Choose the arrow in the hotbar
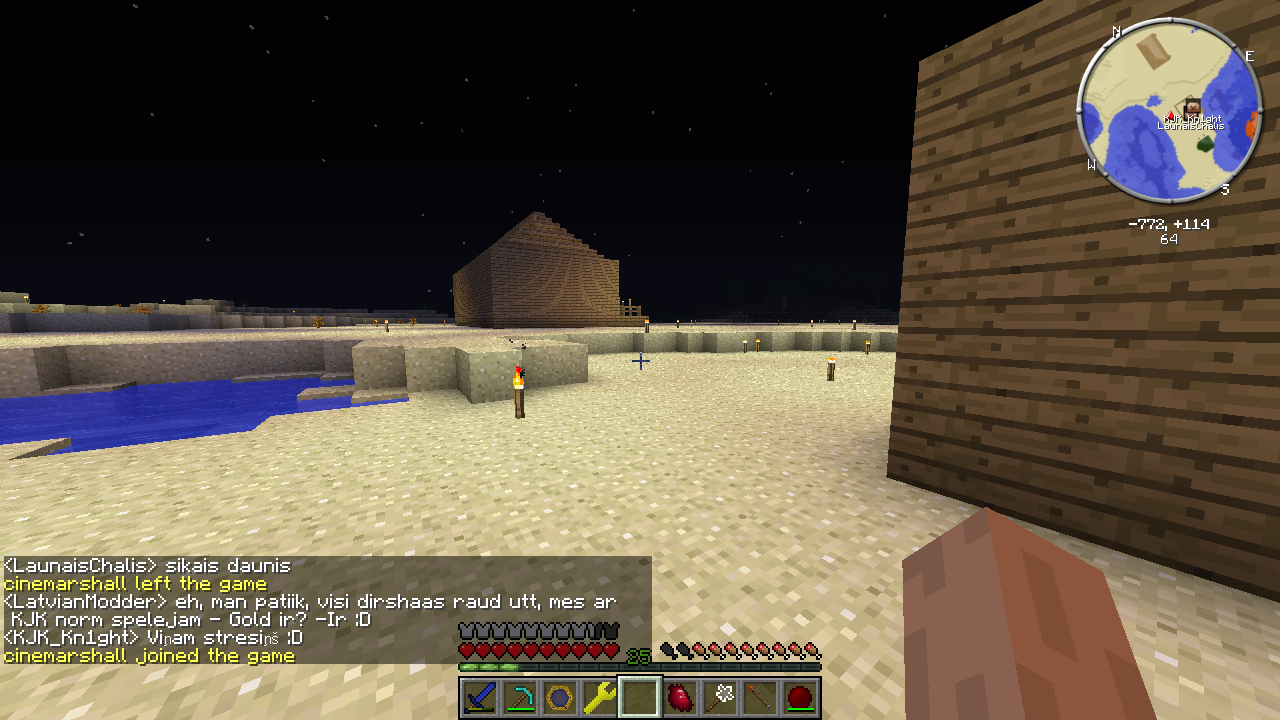Image resolution: width=1280 pixels, height=720 pixels. coord(760,697)
